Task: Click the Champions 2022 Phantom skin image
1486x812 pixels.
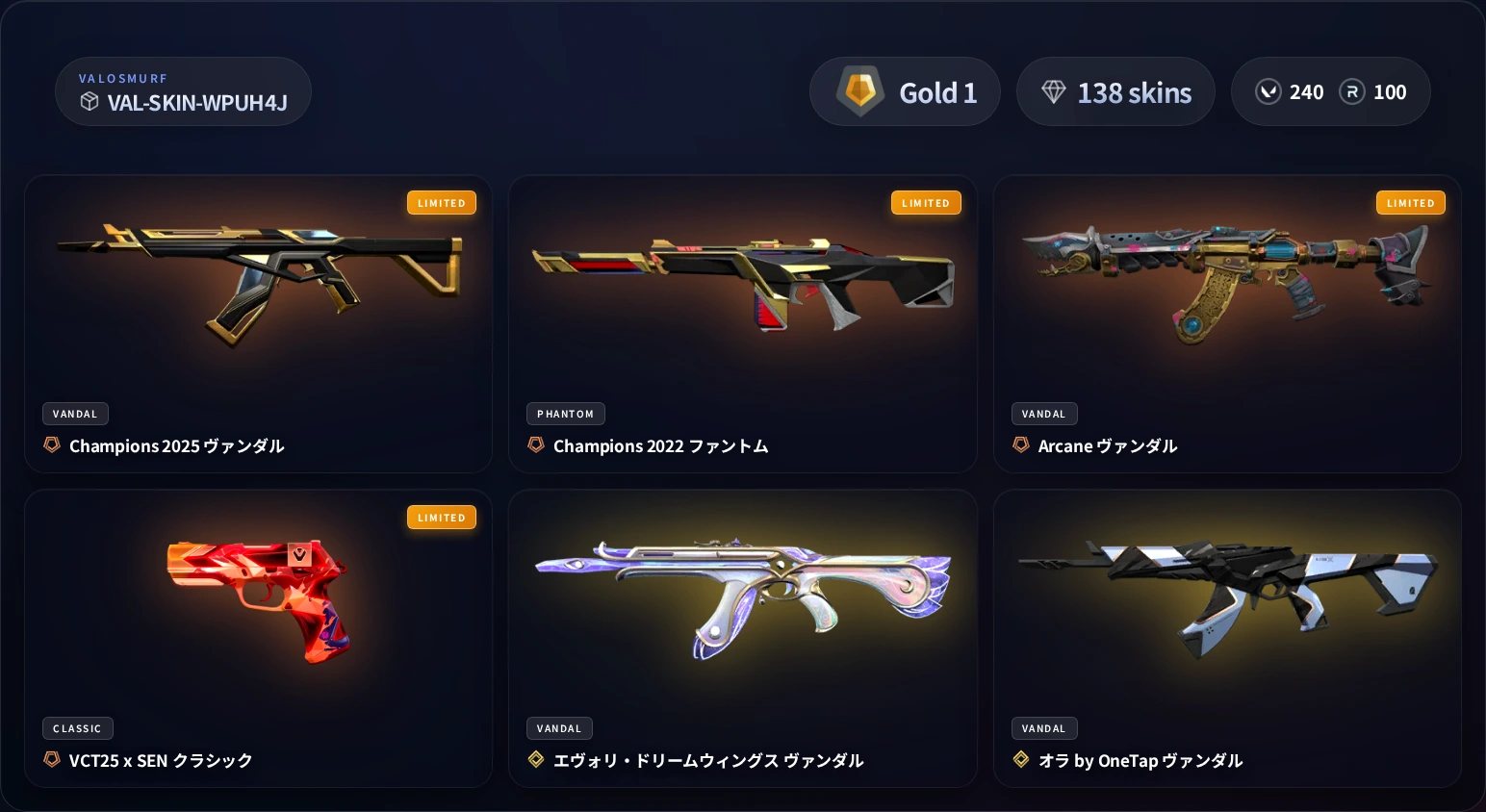Action: (743, 279)
